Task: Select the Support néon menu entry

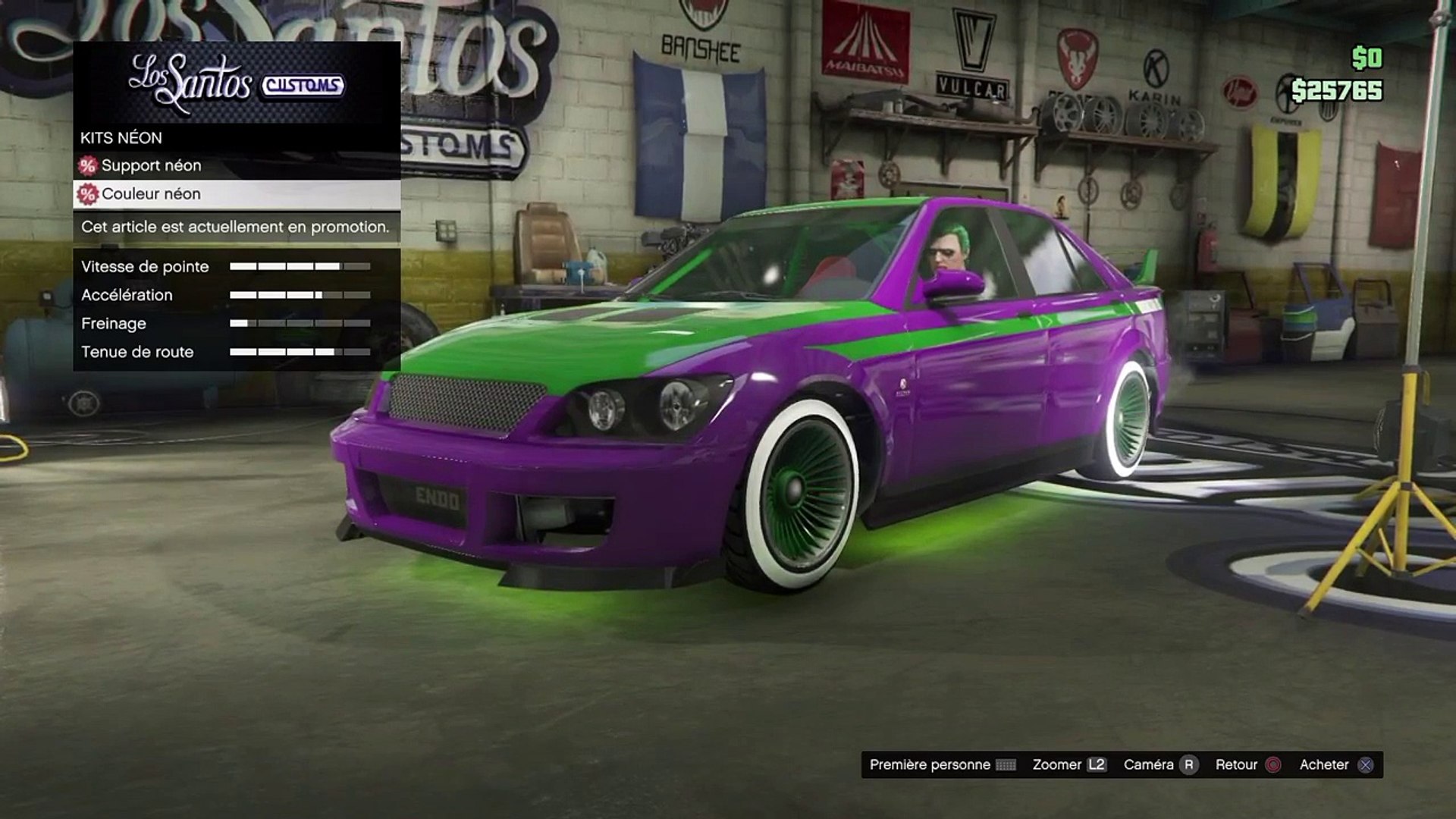Action: click(152, 165)
